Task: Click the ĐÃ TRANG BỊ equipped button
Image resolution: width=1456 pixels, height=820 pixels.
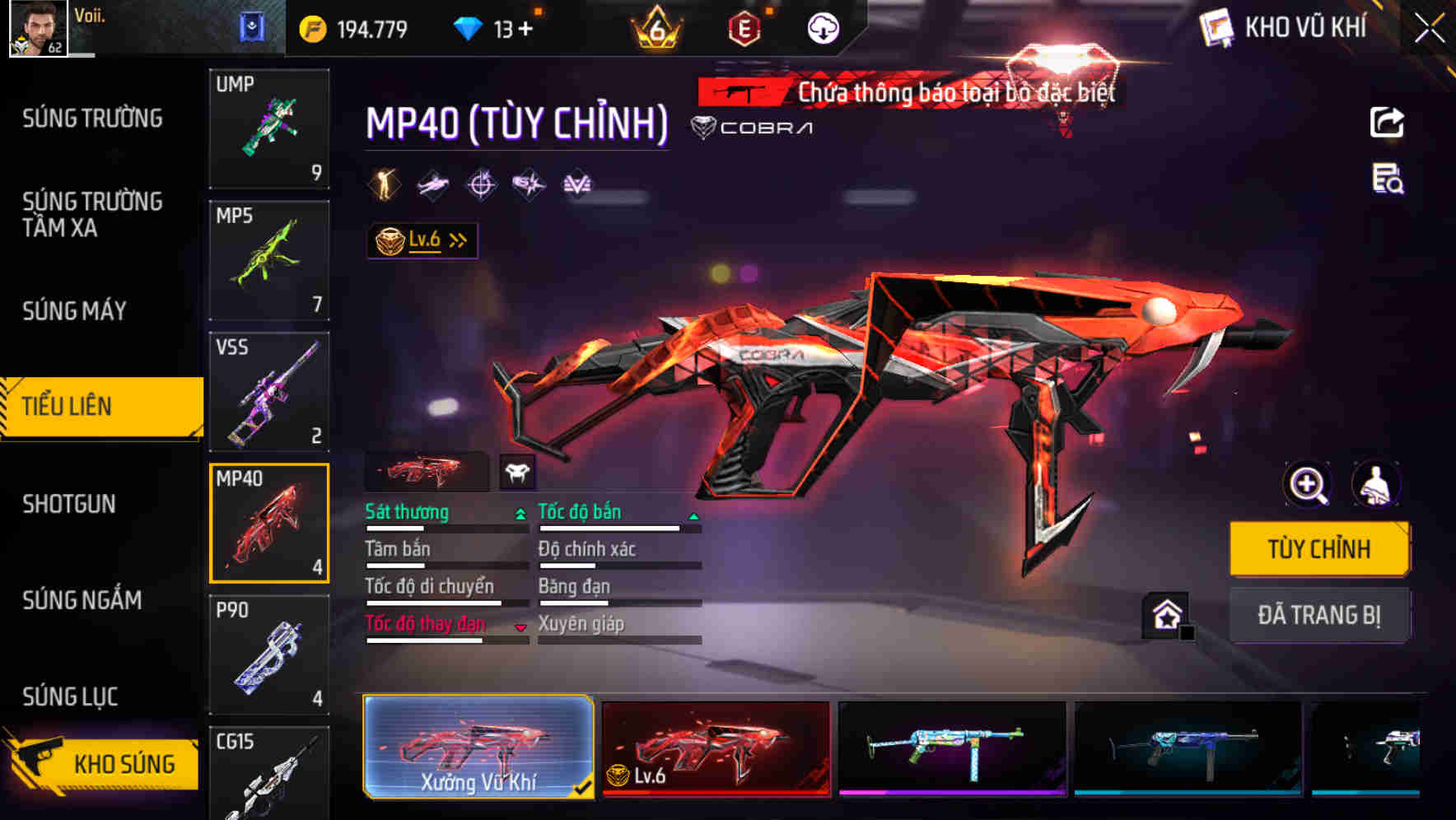Action: pyautogui.click(x=1318, y=615)
